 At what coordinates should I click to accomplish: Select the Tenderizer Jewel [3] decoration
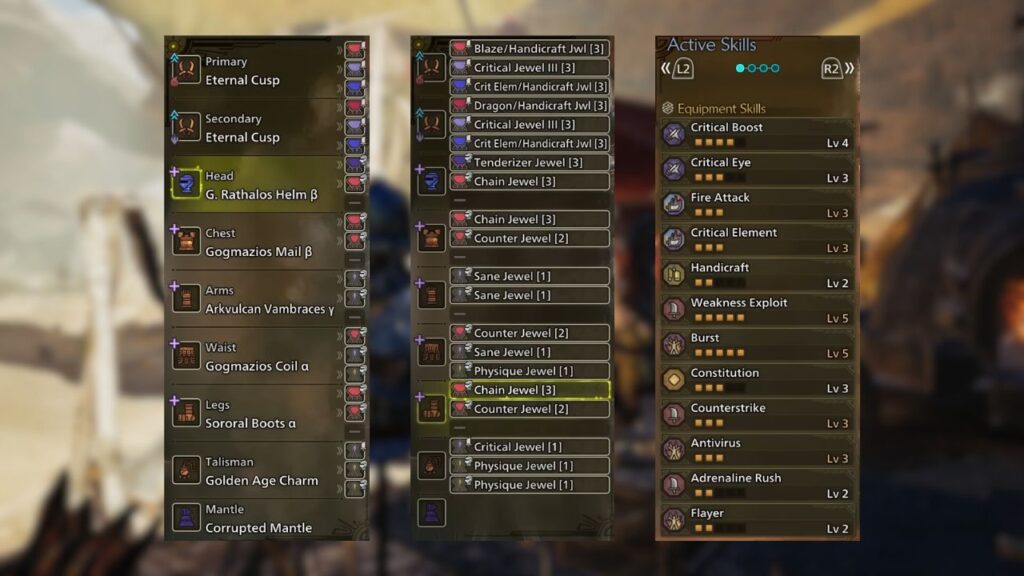pos(529,162)
